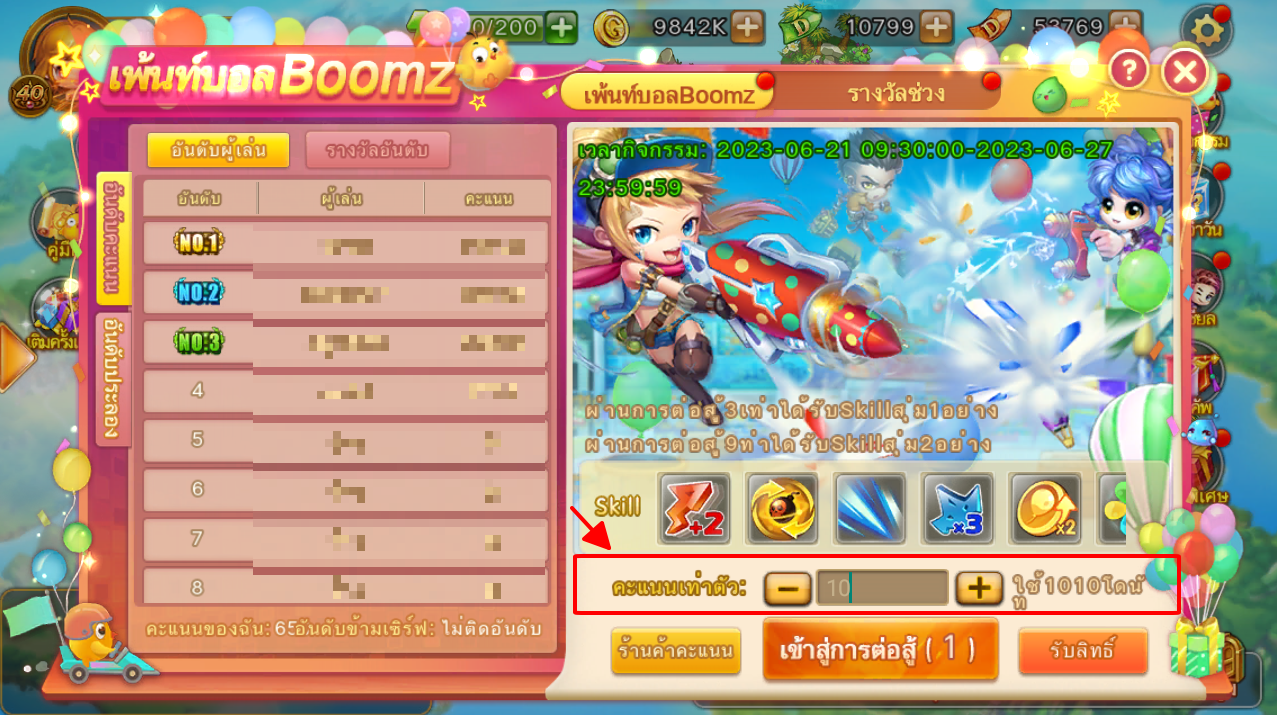This screenshot has width=1277, height=715.
Task: Add gold coins with the plus button
Action: (747, 27)
